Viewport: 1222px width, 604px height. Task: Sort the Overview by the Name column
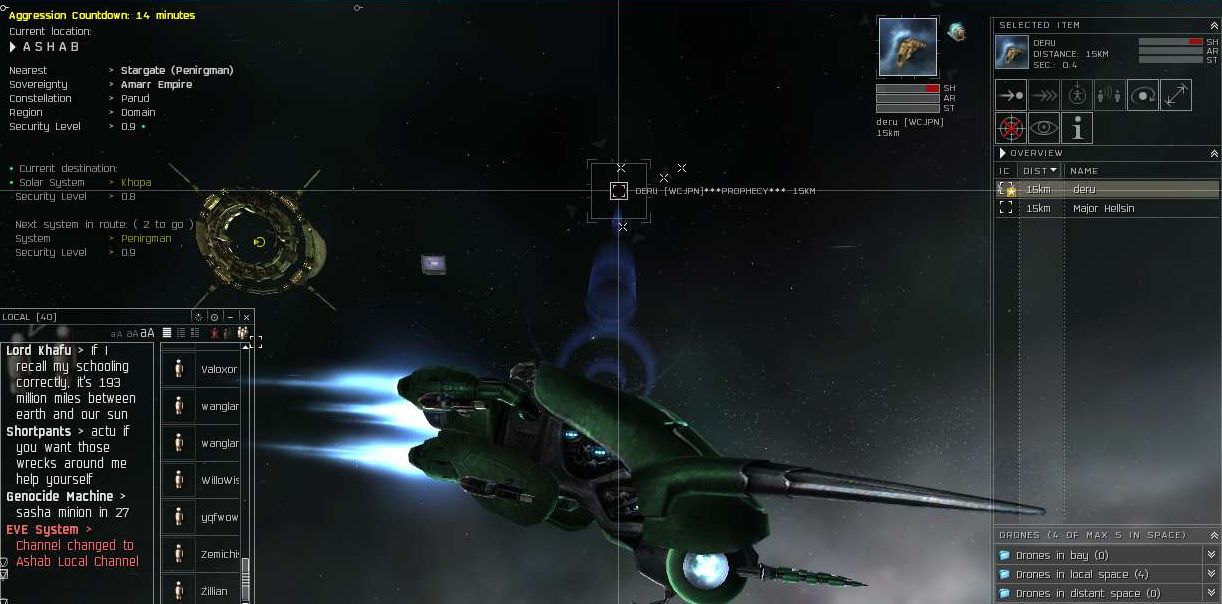(x=1084, y=171)
